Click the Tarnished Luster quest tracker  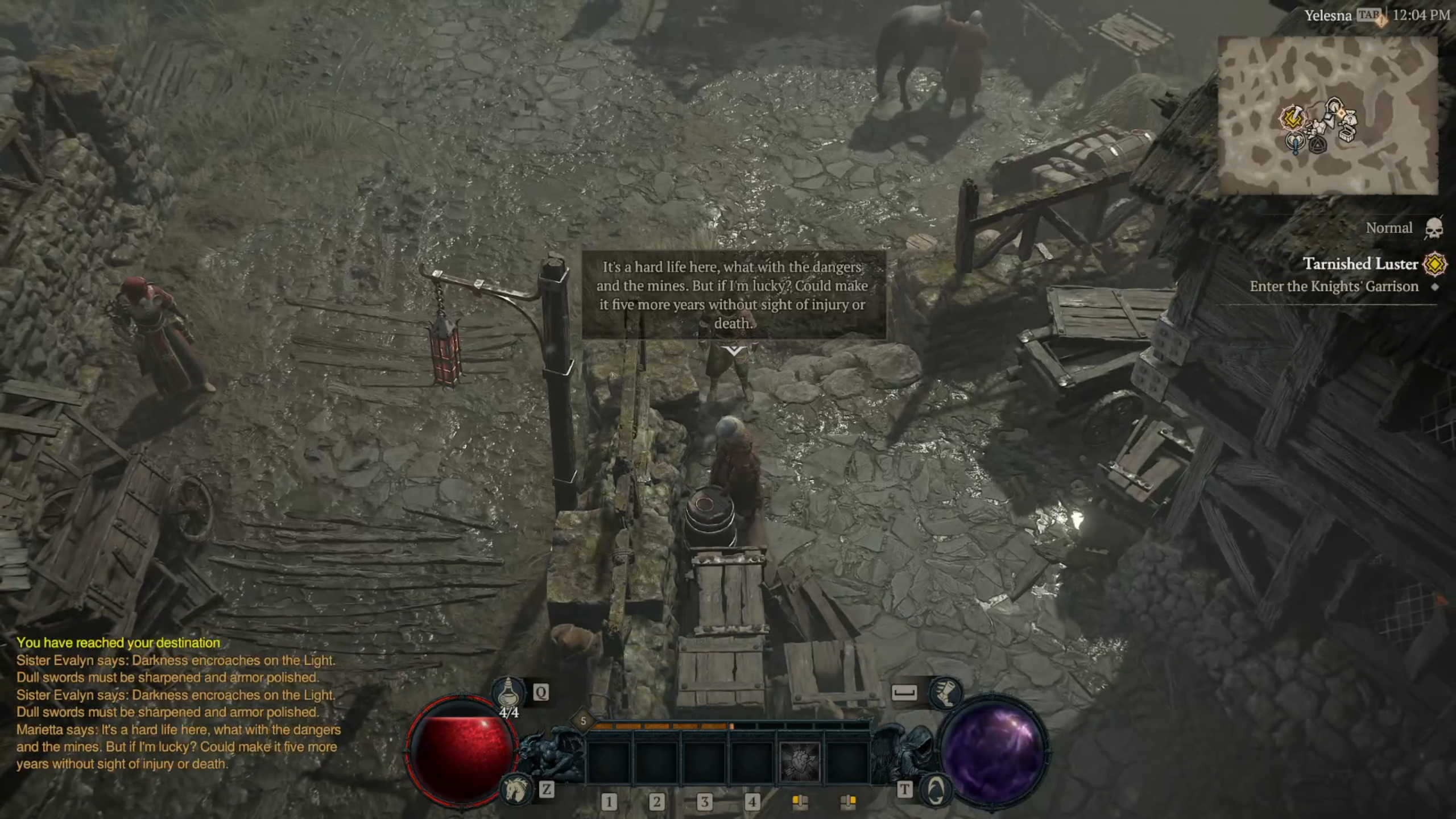pos(1360,264)
